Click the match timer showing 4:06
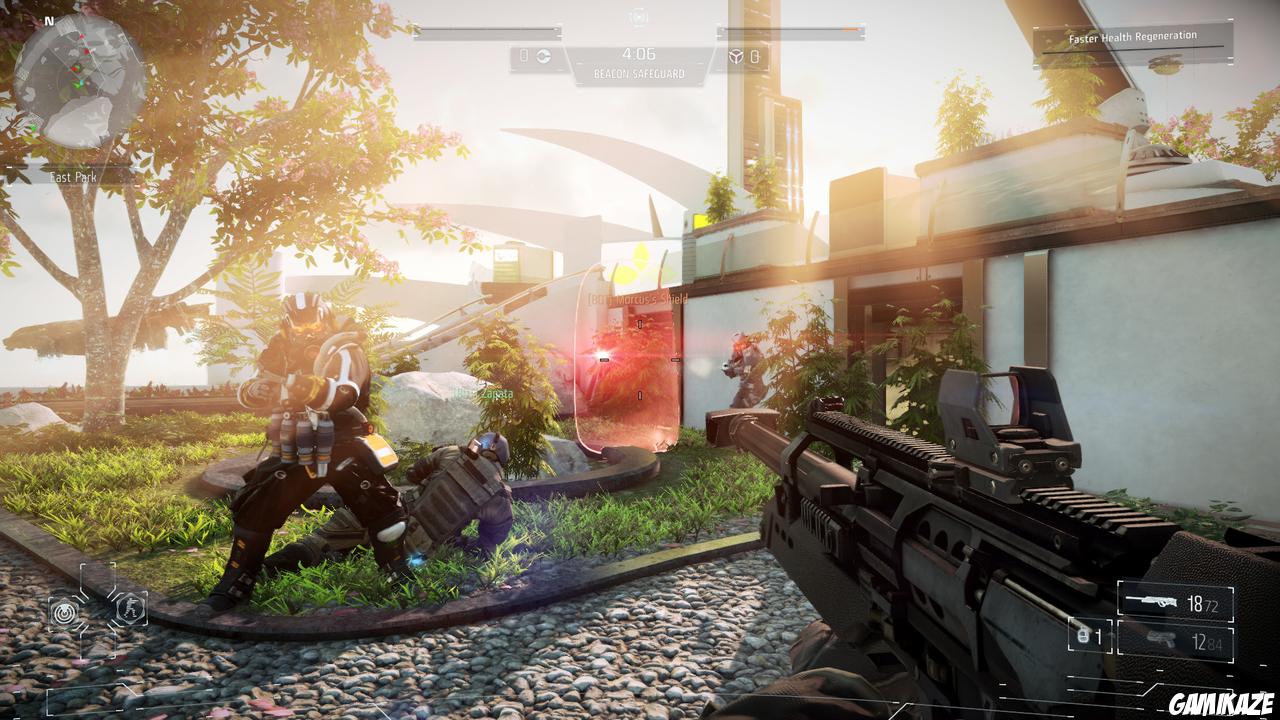This screenshot has height=720, width=1280. (x=640, y=54)
